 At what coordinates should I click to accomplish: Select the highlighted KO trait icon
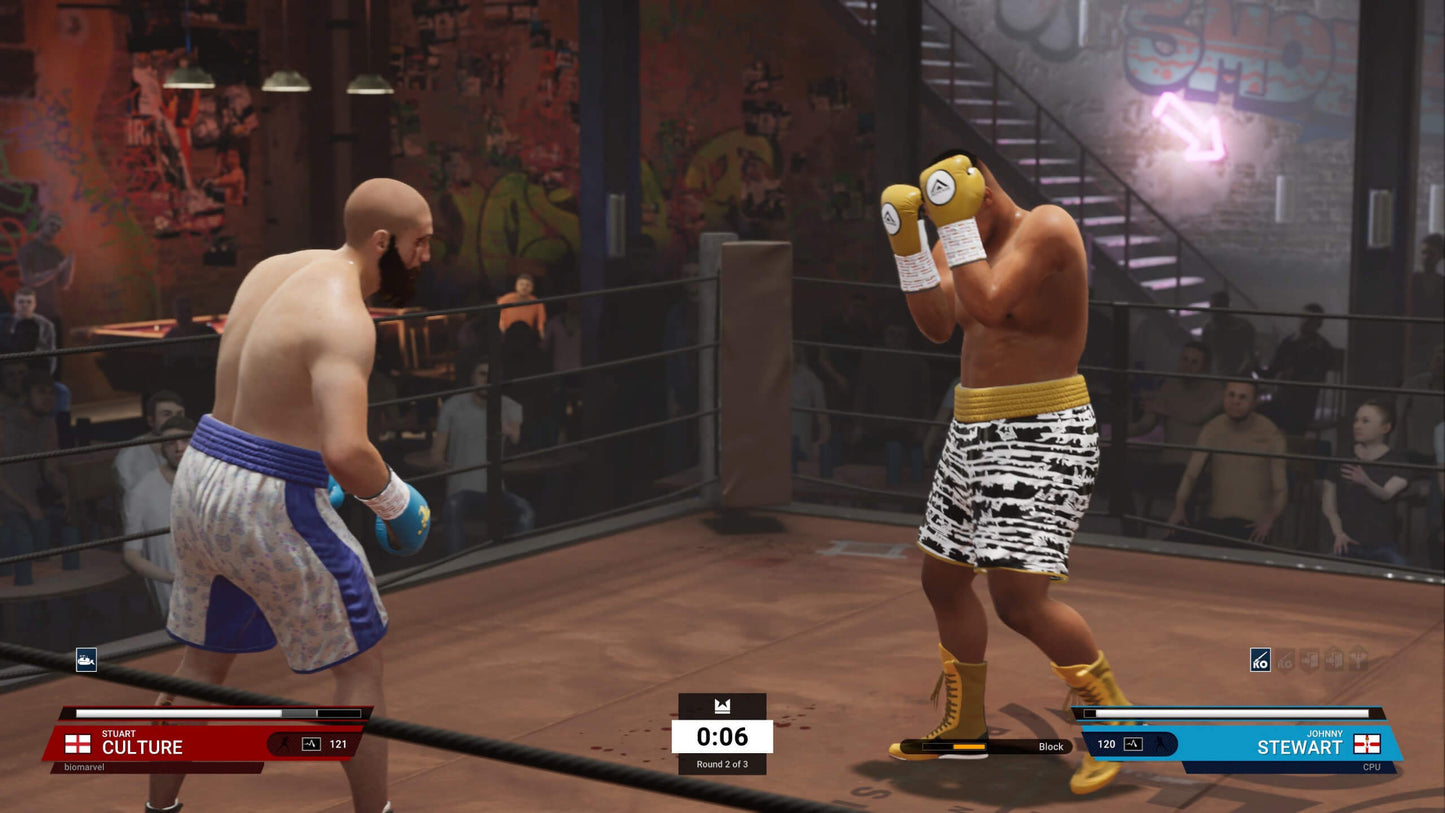(x=1260, y=660)
